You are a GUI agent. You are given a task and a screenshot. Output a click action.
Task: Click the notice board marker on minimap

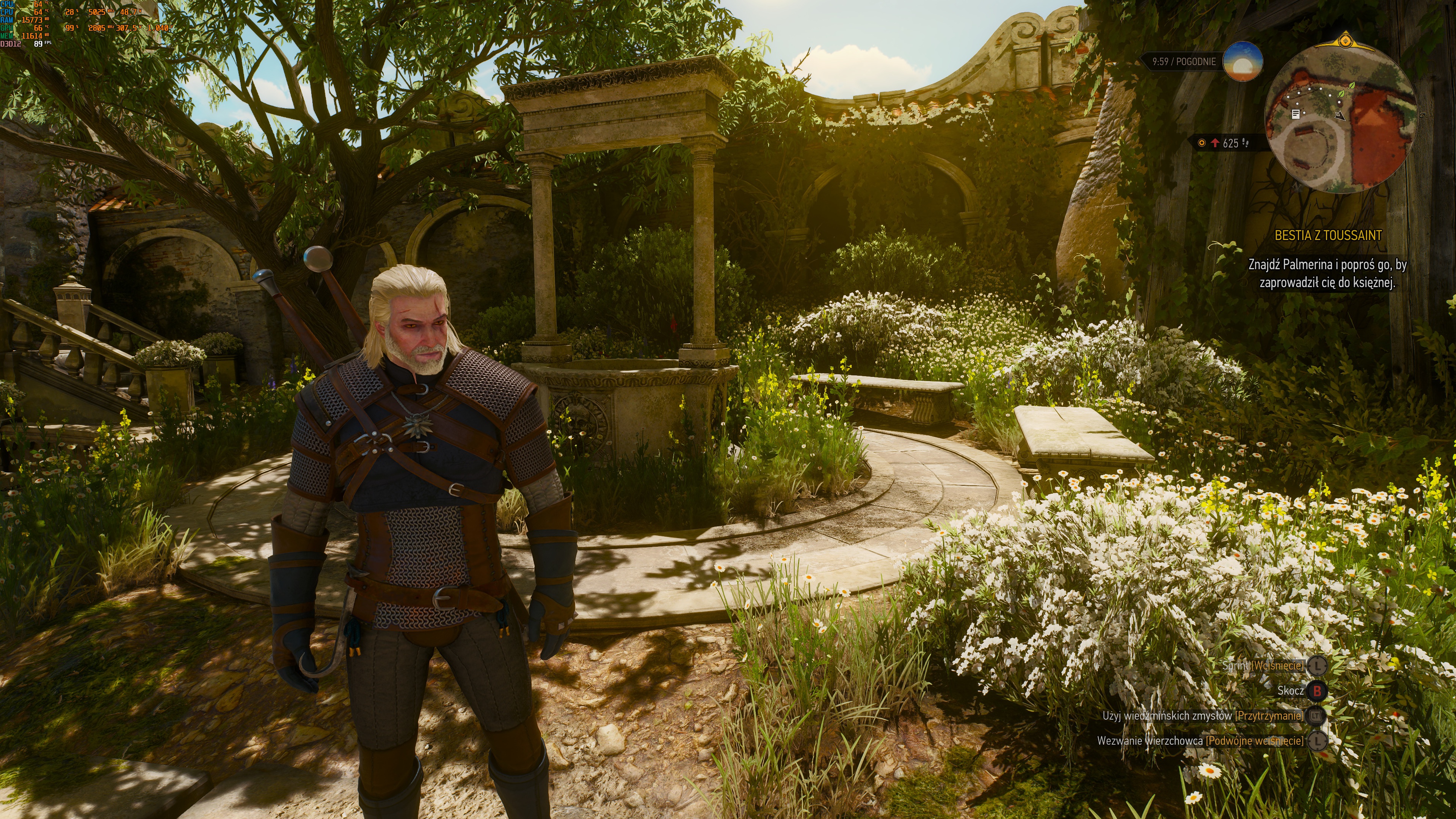[x=1296, y=114]
